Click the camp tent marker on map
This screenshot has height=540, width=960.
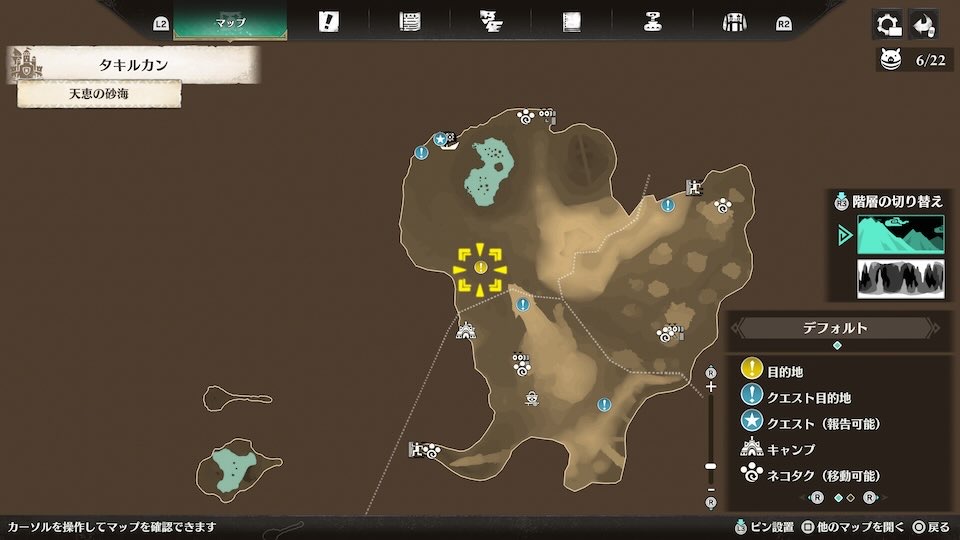465,330
